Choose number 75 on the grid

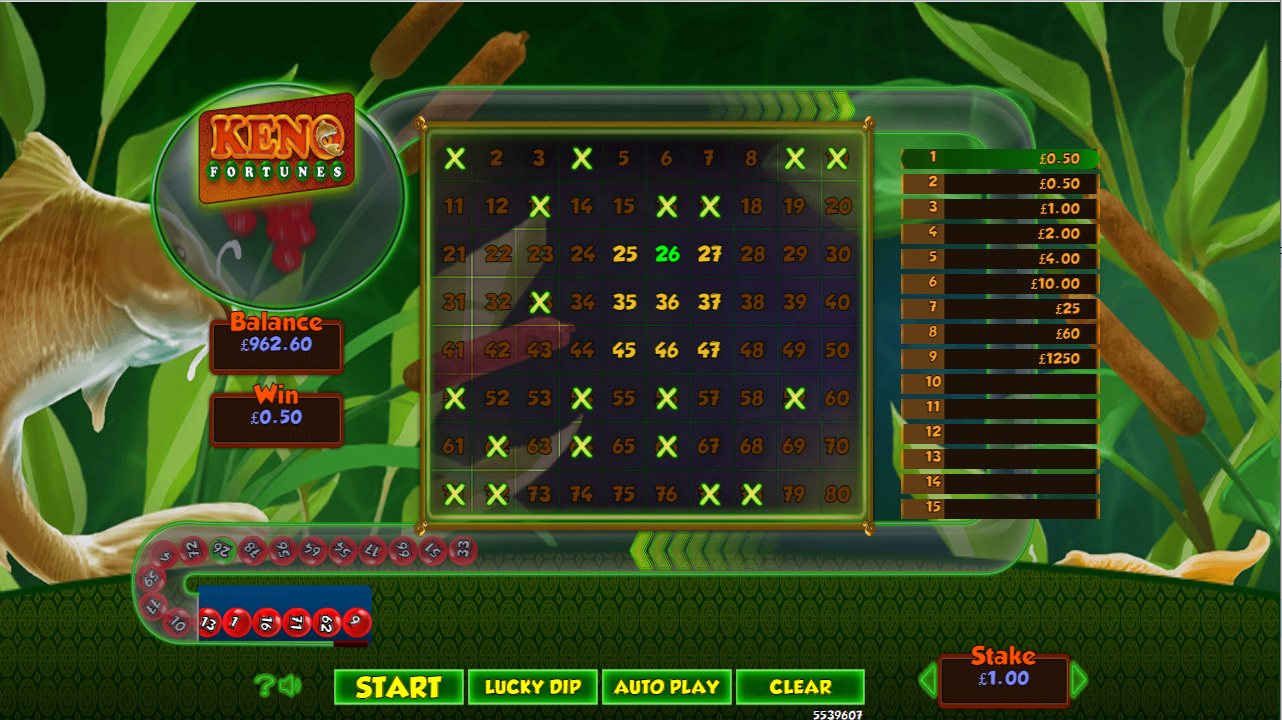pyautogui.click(x=624, y=494)
